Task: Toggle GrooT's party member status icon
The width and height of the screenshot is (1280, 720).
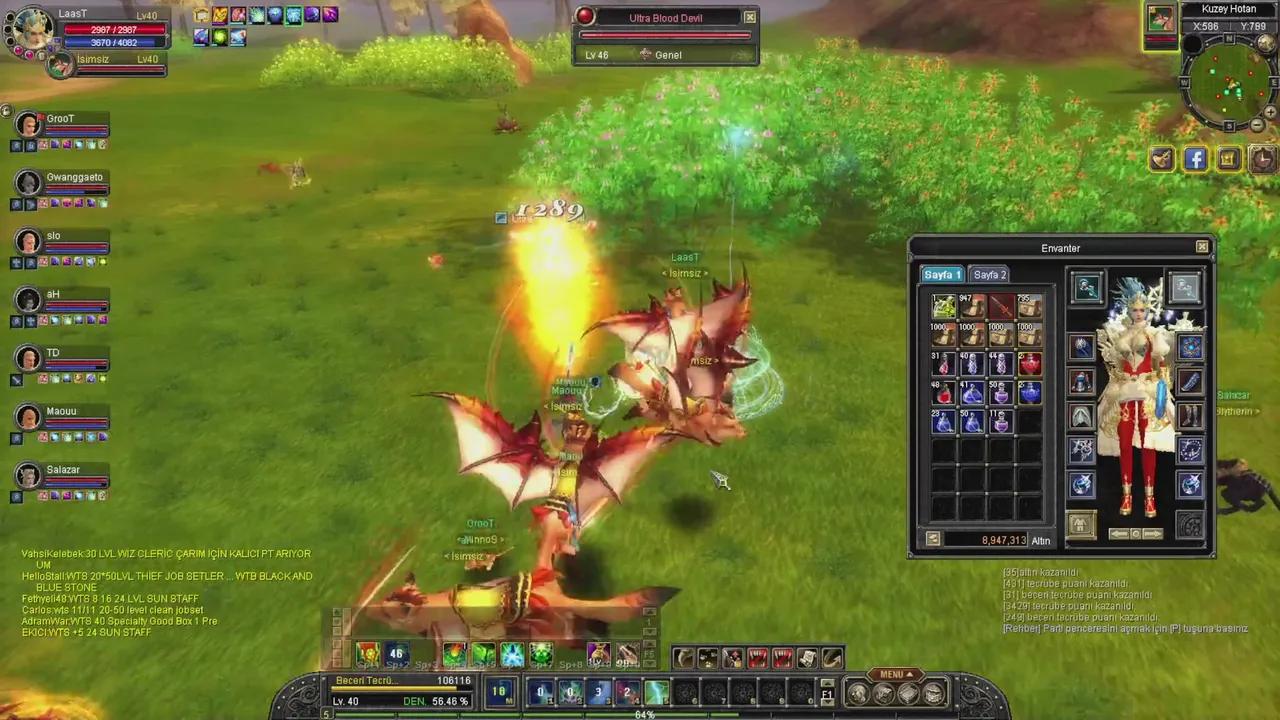Action: (x=16, y=144)
